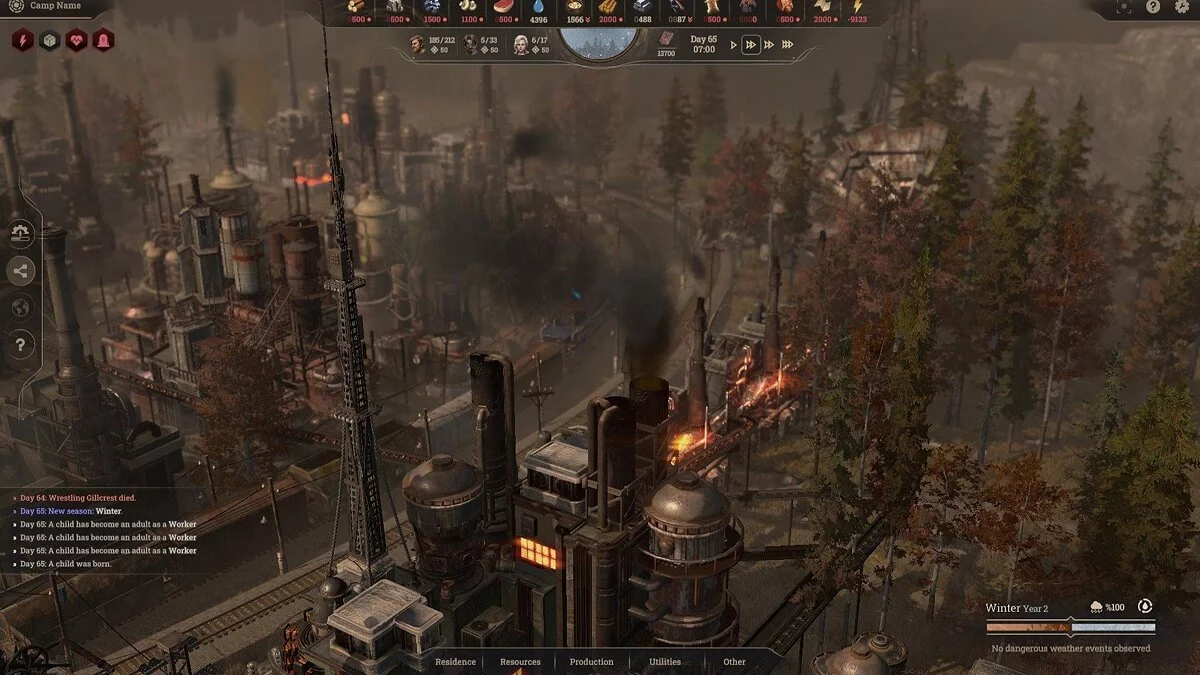Choose the double-arrow fast speed
Image resolution: width=1200 pixels, height=675 pixels.
pos(751,45)
